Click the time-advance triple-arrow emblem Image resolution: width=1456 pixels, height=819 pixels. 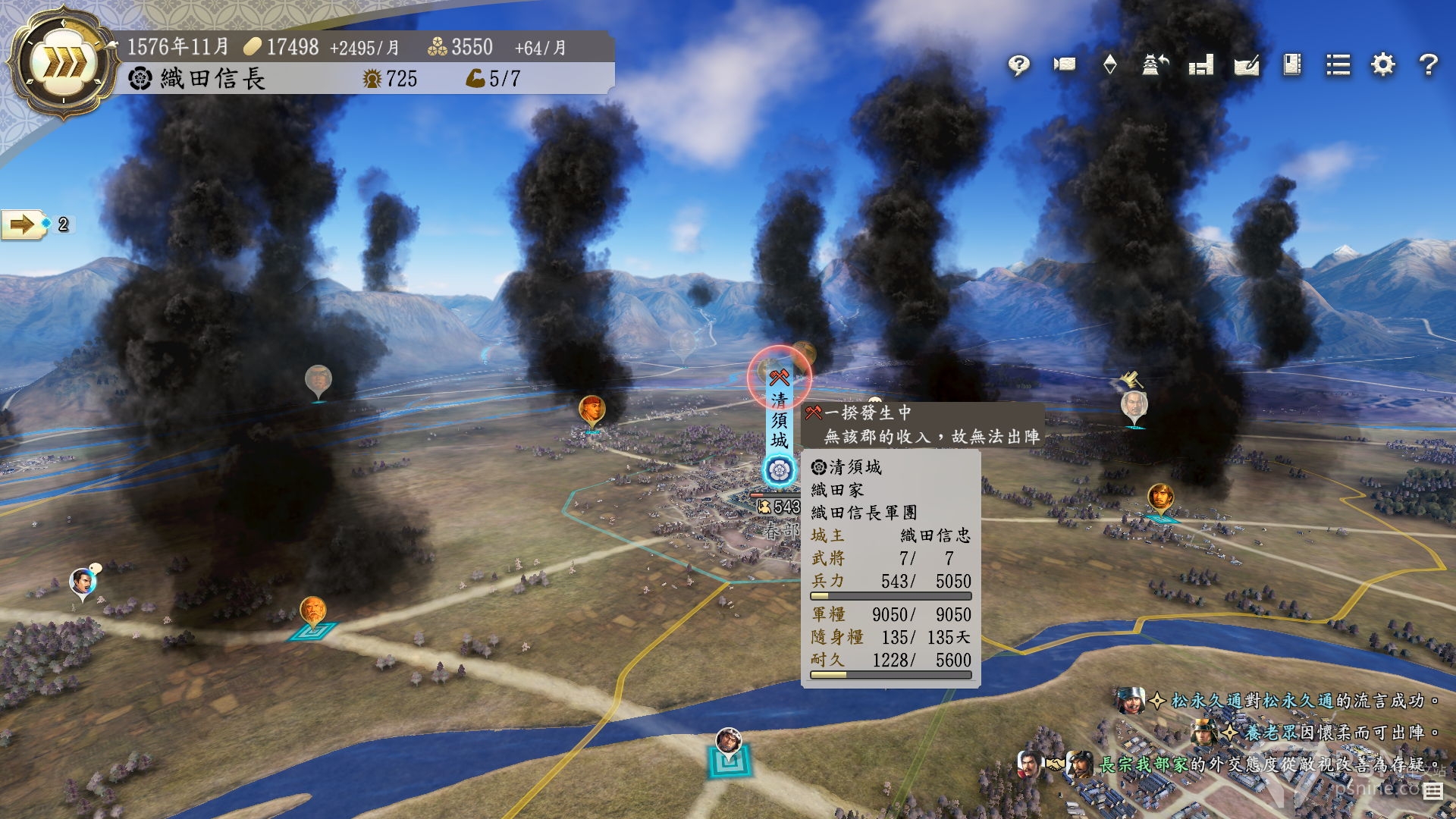click(x=63, y=64)
